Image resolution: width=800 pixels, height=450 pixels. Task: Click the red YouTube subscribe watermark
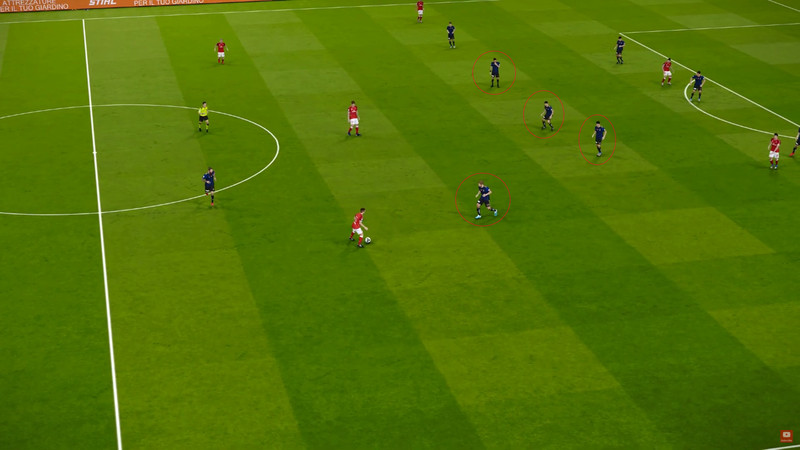(786, 436)
